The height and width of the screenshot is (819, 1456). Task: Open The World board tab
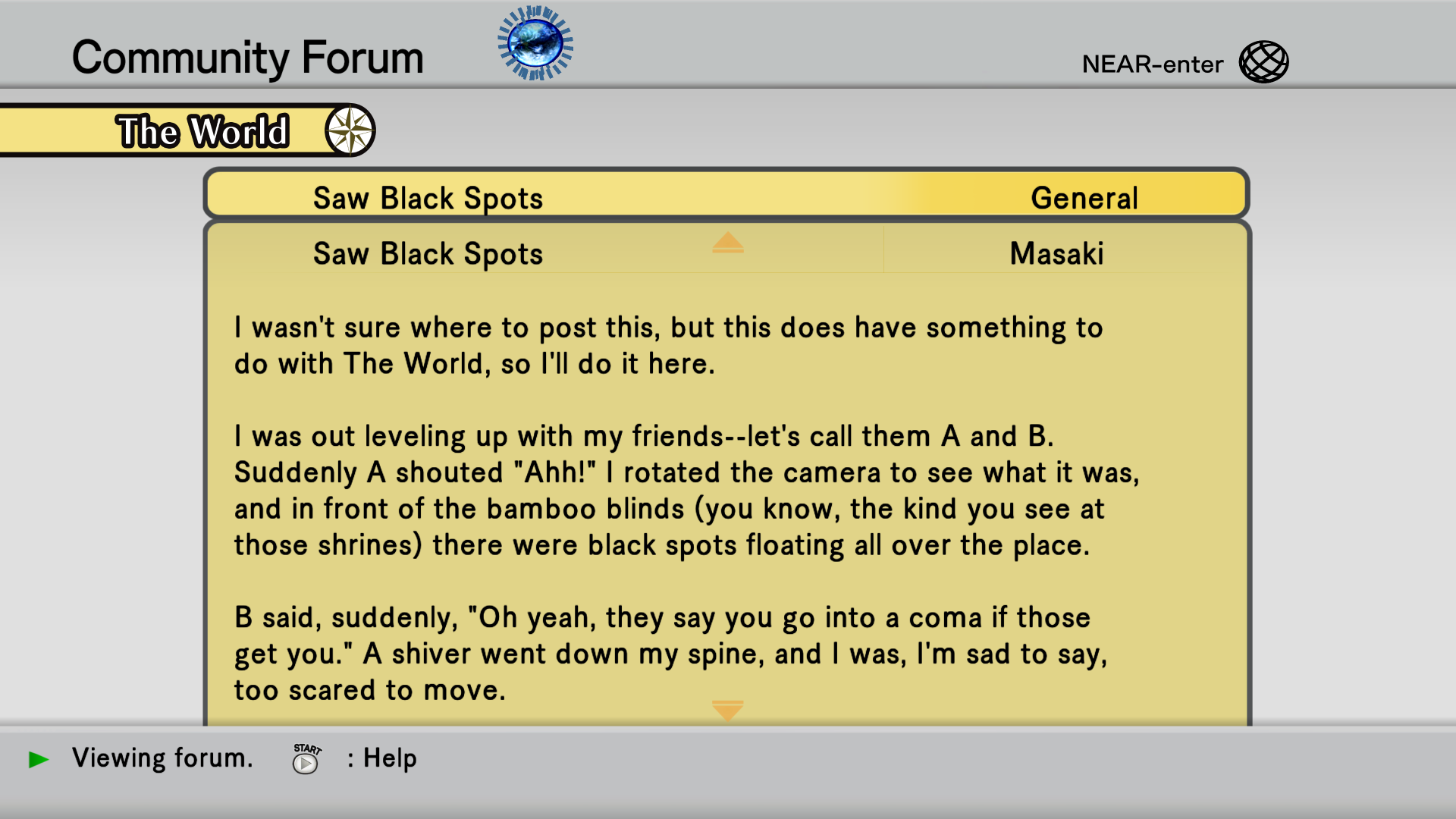(x=202, y=131)
